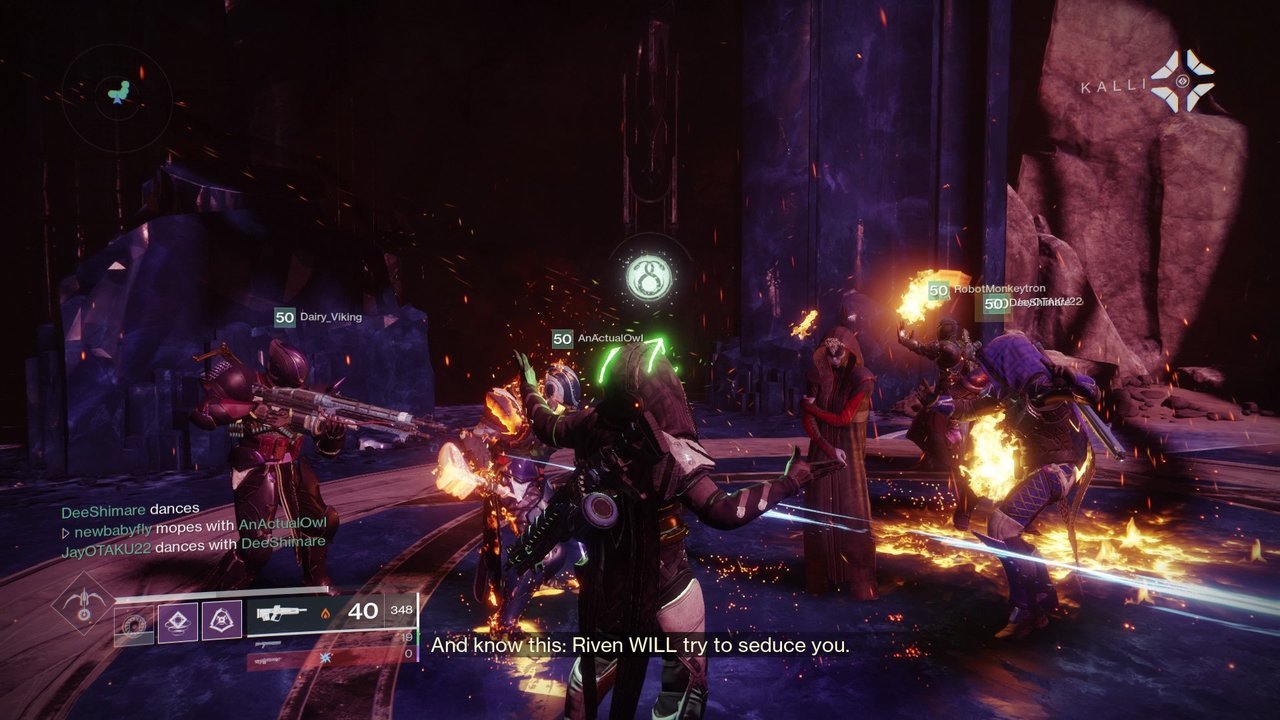The image size is (1280, 720).
Task: Choose RobotMonkeytron's player nameplate
Action: click(984, 290)
